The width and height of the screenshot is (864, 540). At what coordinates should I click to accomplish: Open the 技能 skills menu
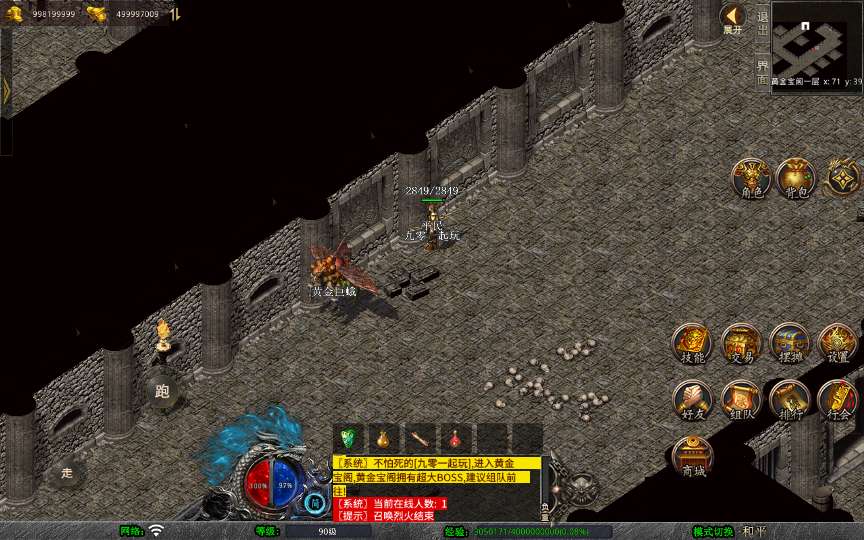691,343
